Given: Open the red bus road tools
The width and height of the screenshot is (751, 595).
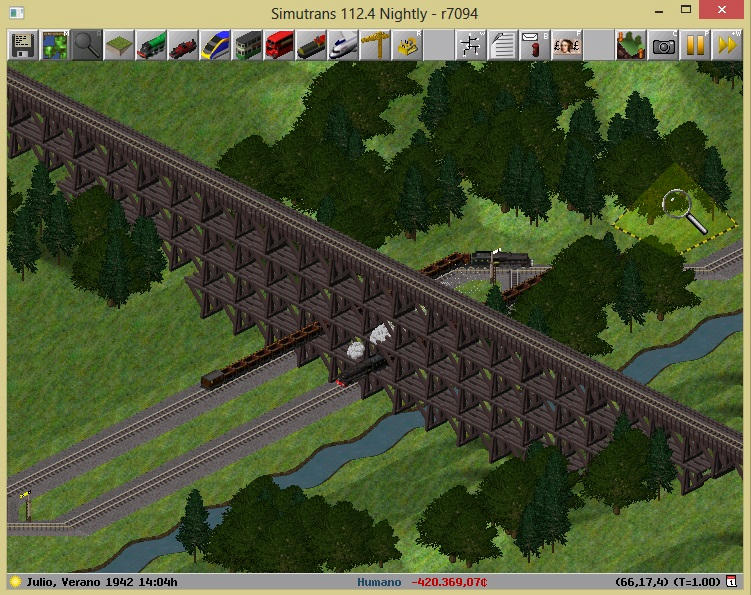Looking at the screenshot, I should pyautogui.click(x=278, y=45).
